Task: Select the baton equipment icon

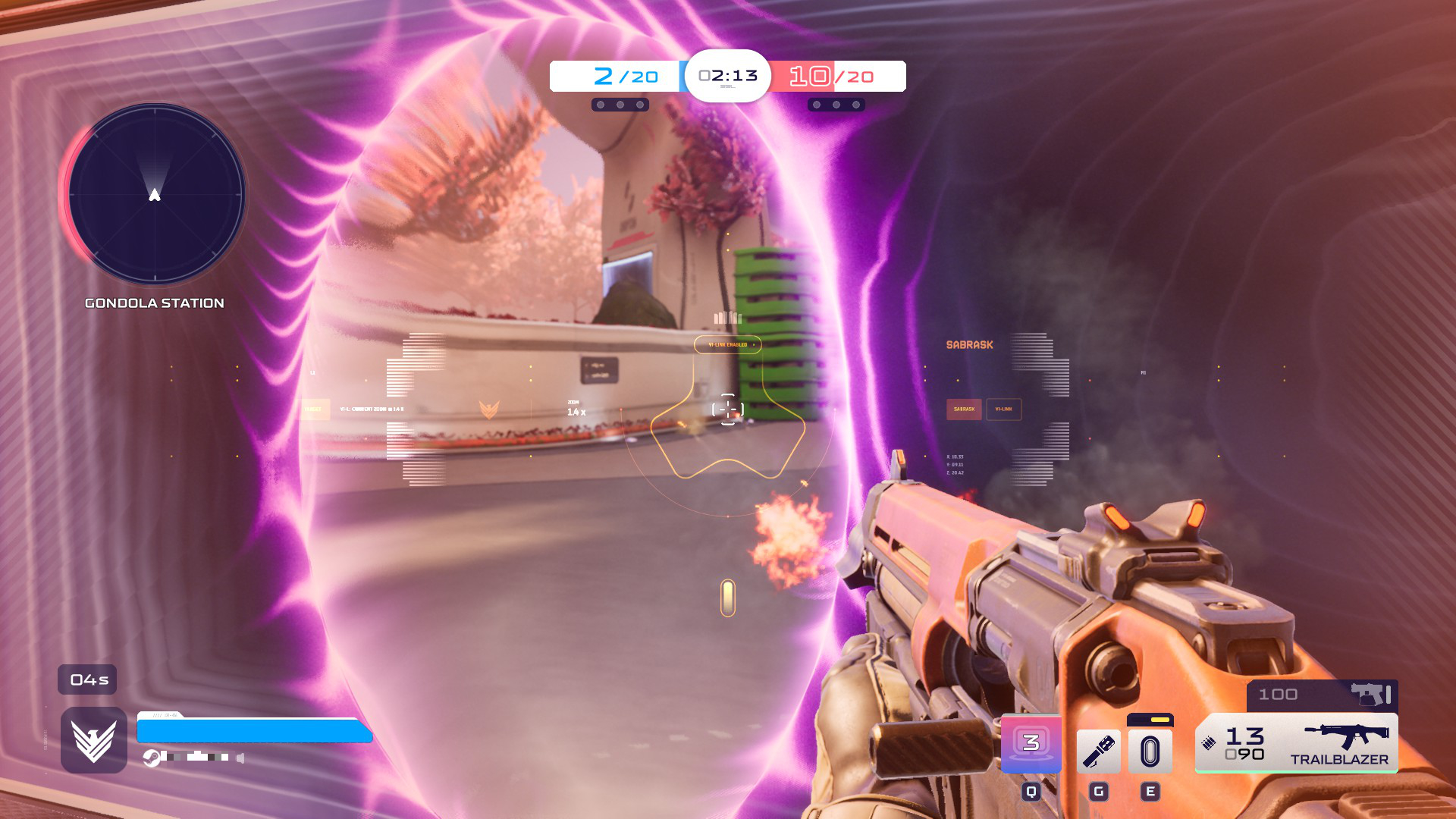Action: (1098, 752)
